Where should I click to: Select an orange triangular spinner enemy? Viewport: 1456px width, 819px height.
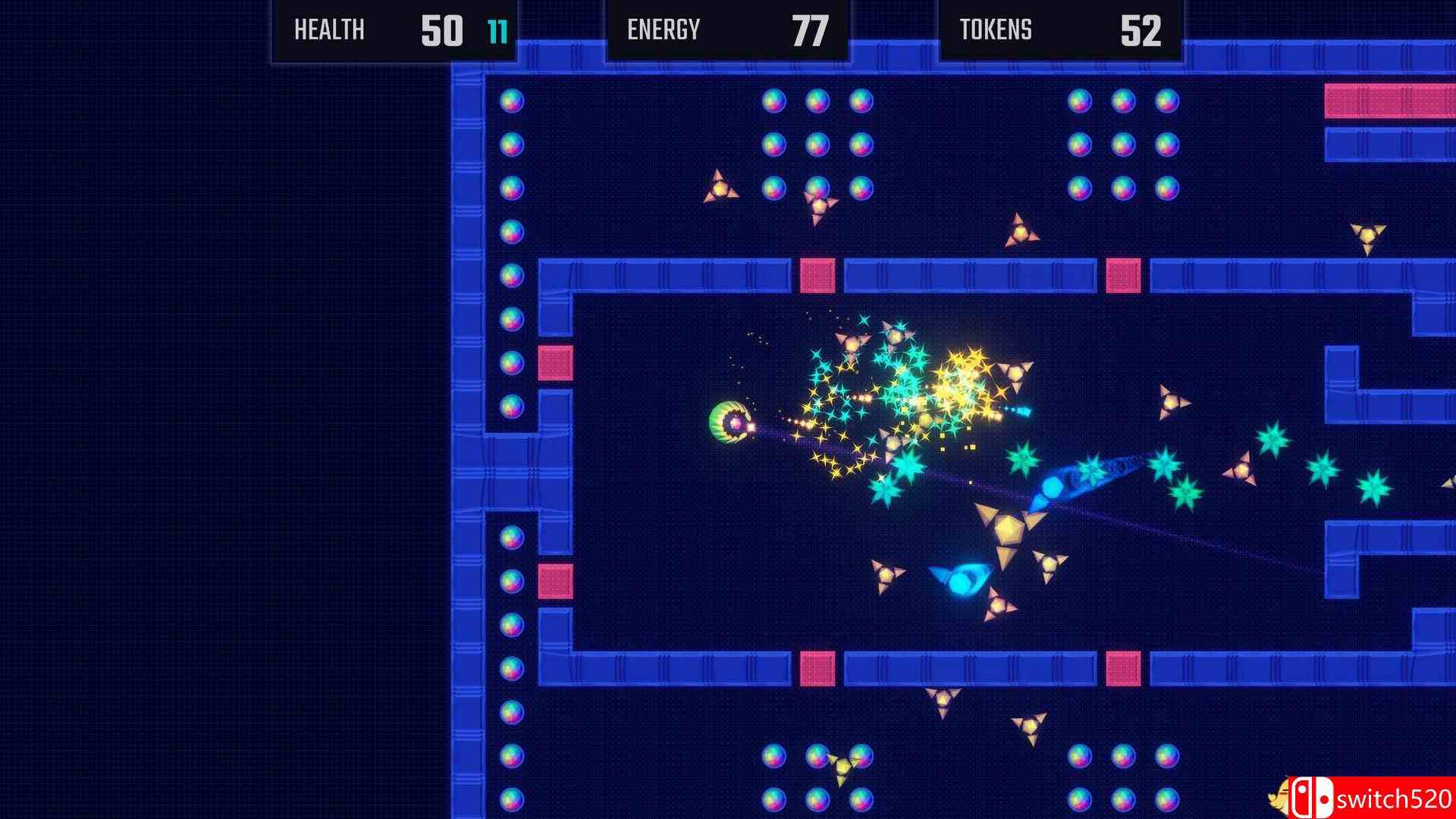720,187
